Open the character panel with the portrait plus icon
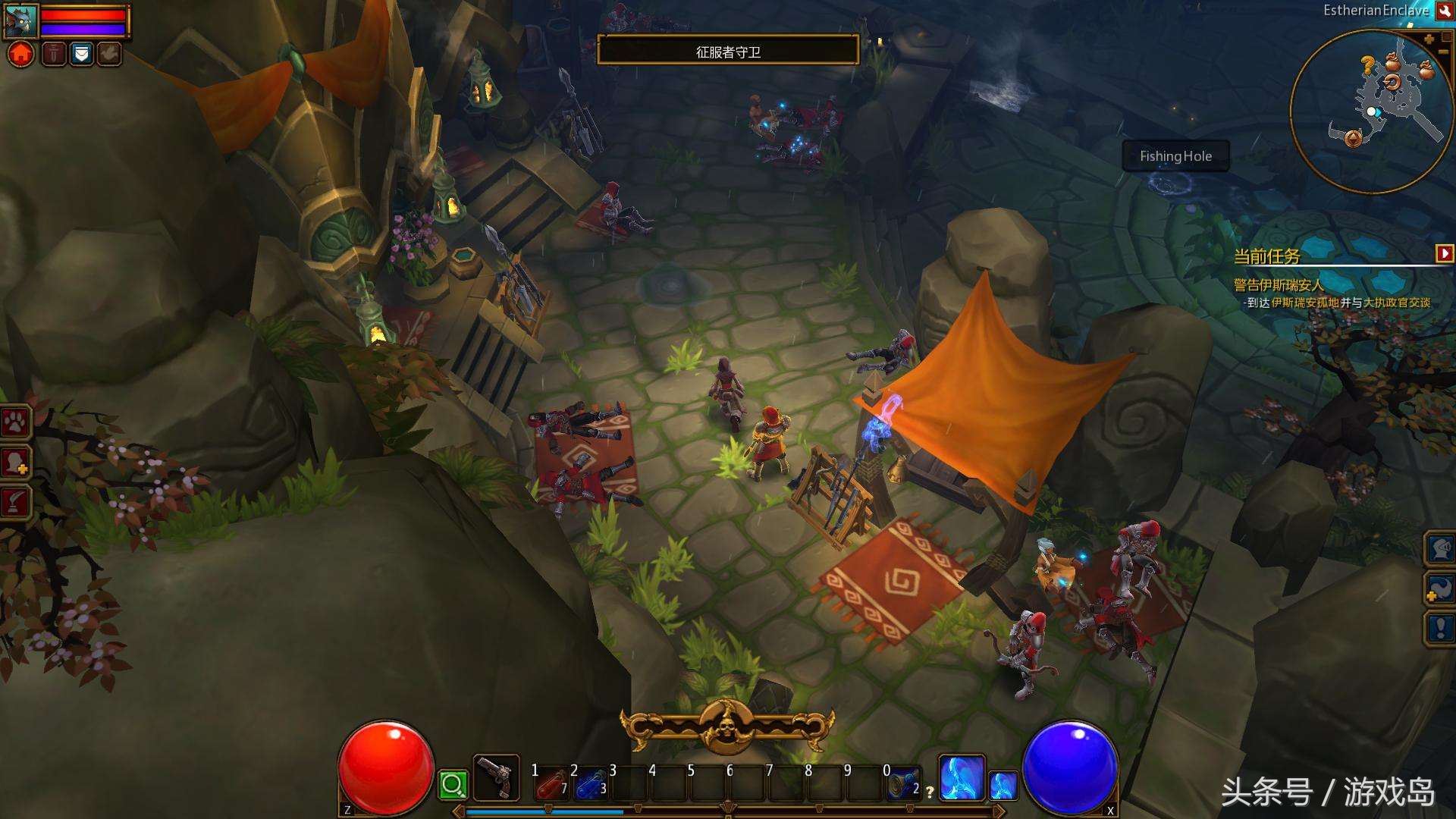This screenshot has width=1456, height=819. point(16,462)
